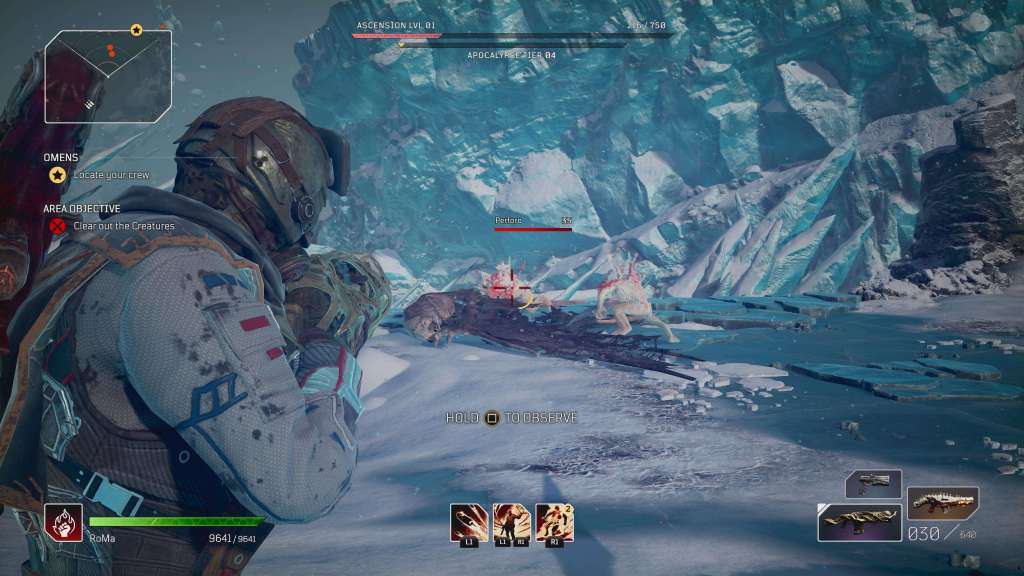Activate the middle skill showing a standing figure

[512, 521]
